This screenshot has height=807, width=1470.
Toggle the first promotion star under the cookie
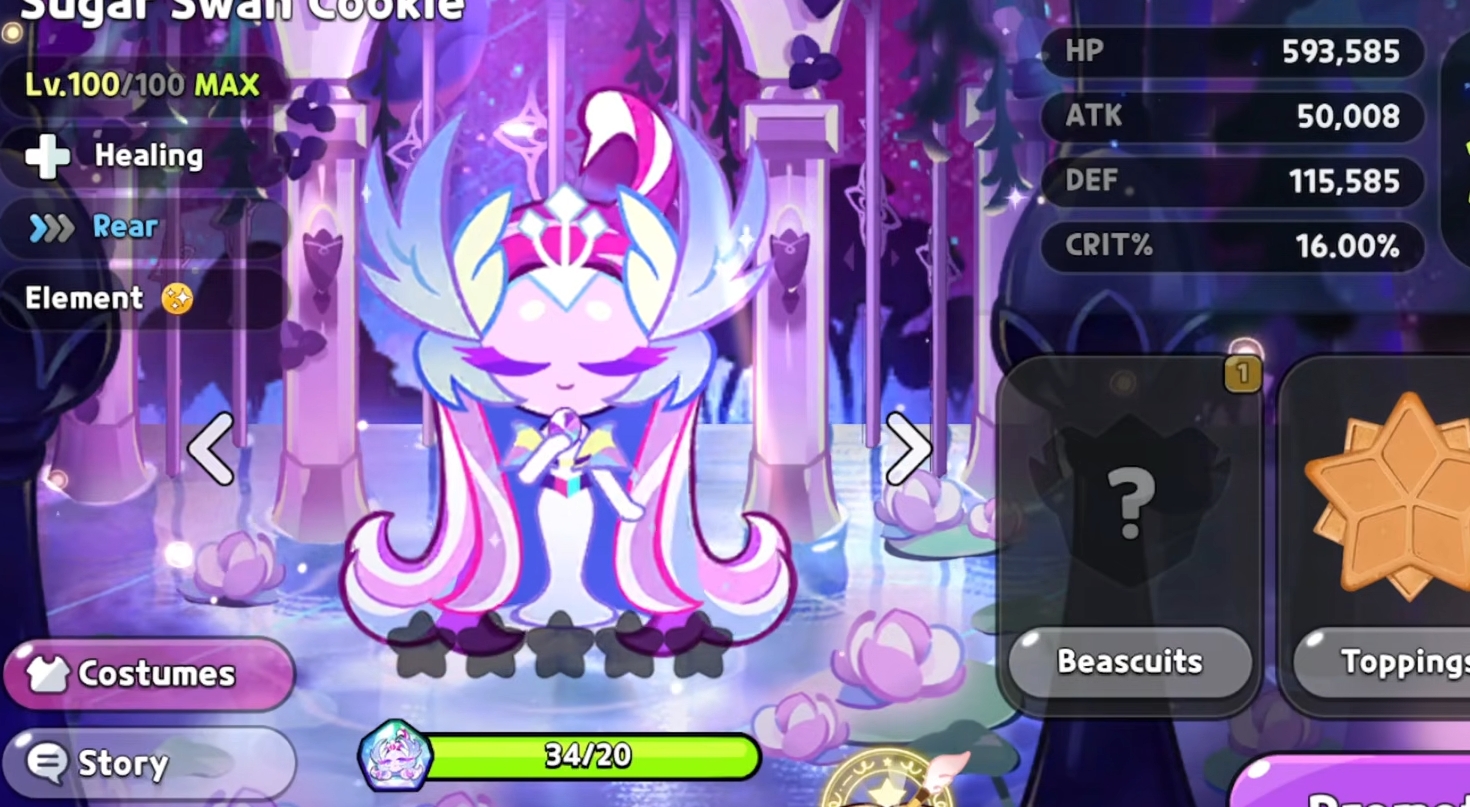[x=420, y=645]
